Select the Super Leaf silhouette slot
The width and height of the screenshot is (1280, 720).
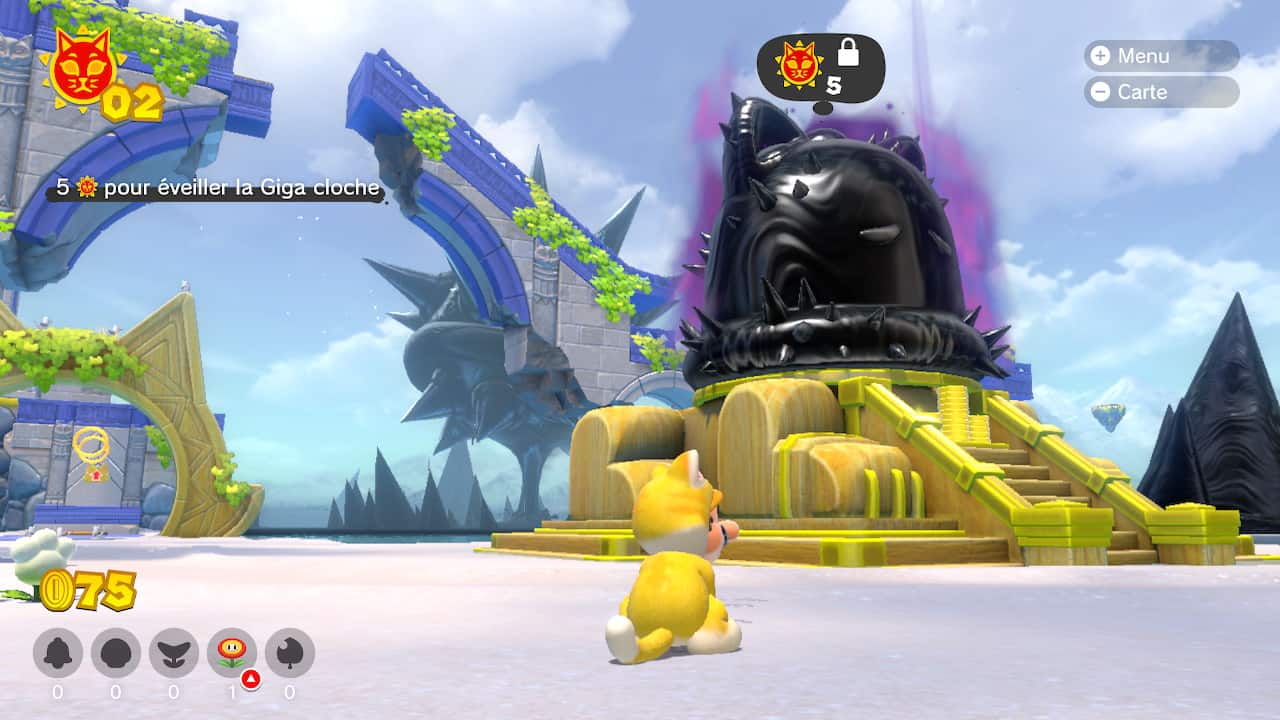[290, 653]
